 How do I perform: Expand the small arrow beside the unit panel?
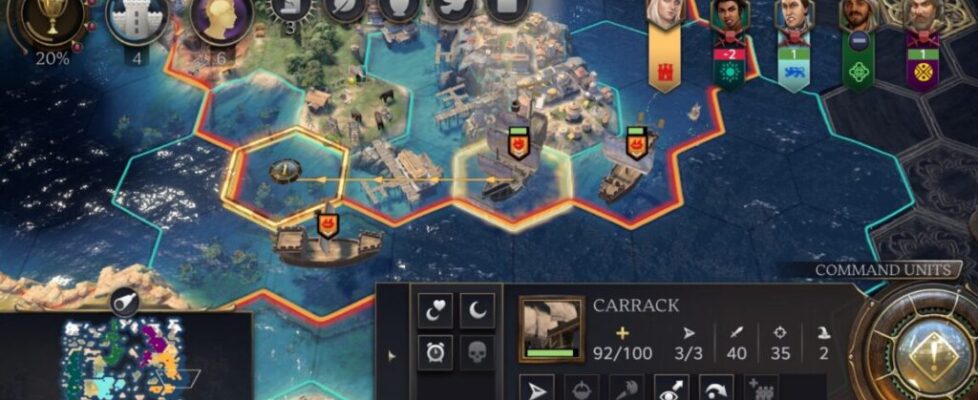(392, 354)
